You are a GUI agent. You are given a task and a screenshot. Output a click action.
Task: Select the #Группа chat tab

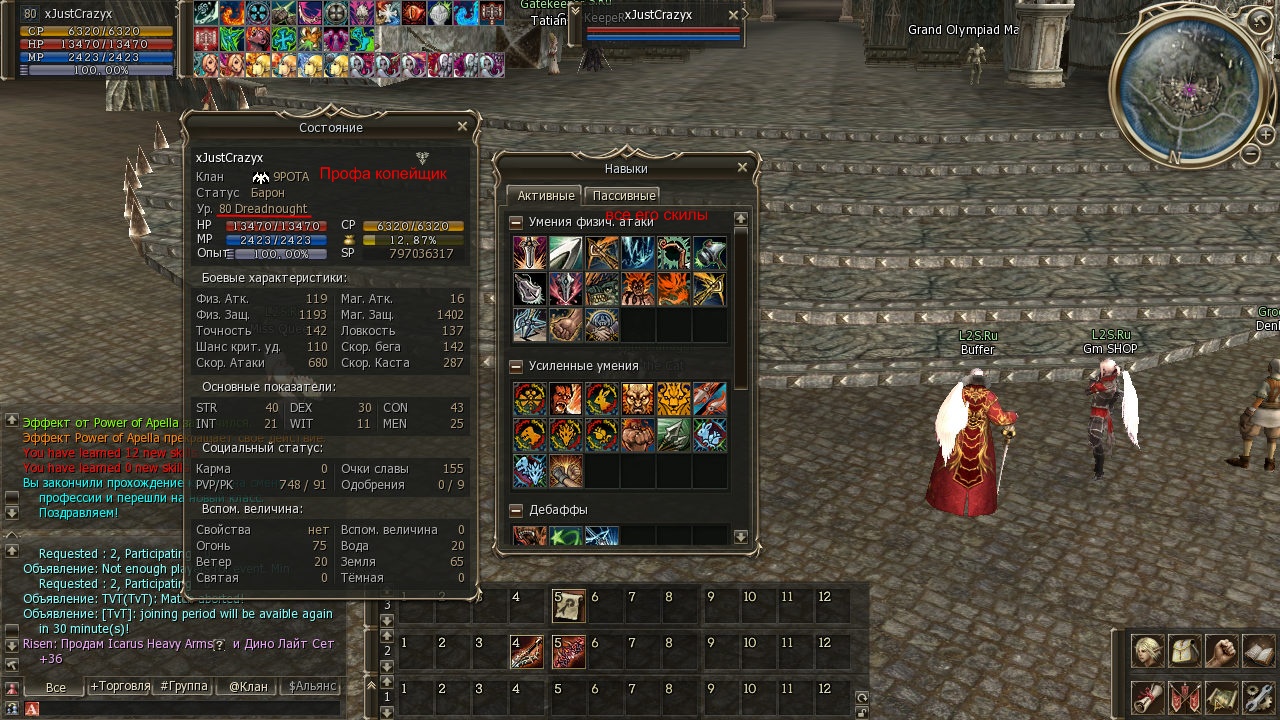pos(184,687)
